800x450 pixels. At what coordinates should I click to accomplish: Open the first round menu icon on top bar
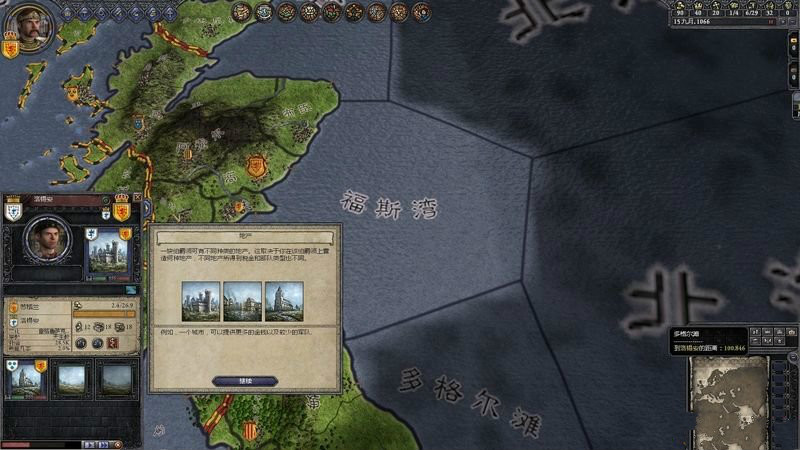point(242,11)
